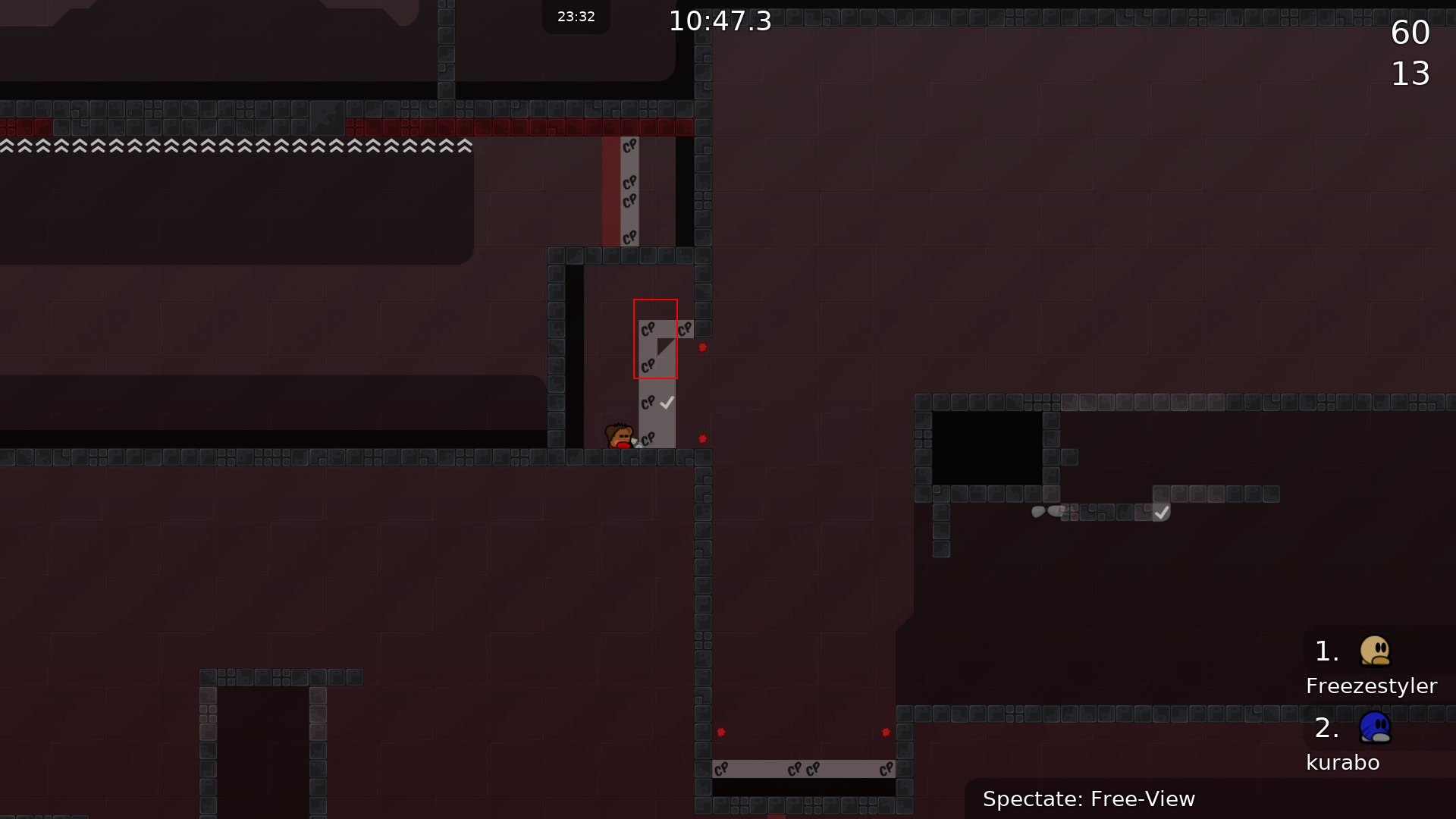
Task: Select the highlighted CP checkpoint tile
Action: 655,339
